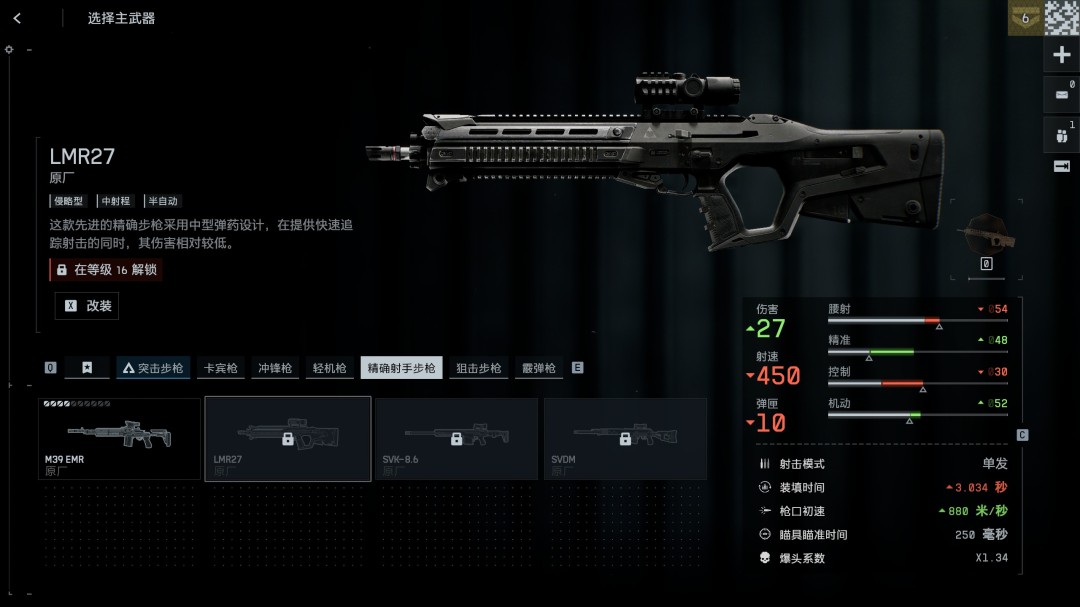Switch to the 突击步枪 category
This screenshot has width=1080, height=607.
coord(153,368)
